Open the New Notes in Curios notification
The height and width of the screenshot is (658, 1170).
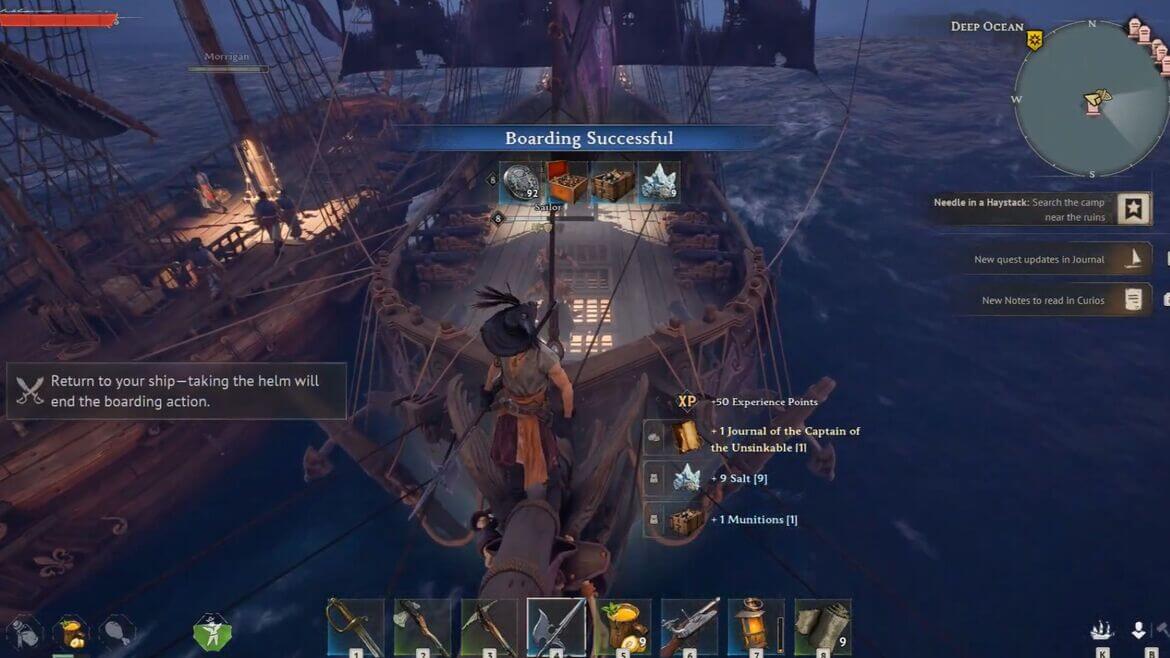pos(1050,300)
